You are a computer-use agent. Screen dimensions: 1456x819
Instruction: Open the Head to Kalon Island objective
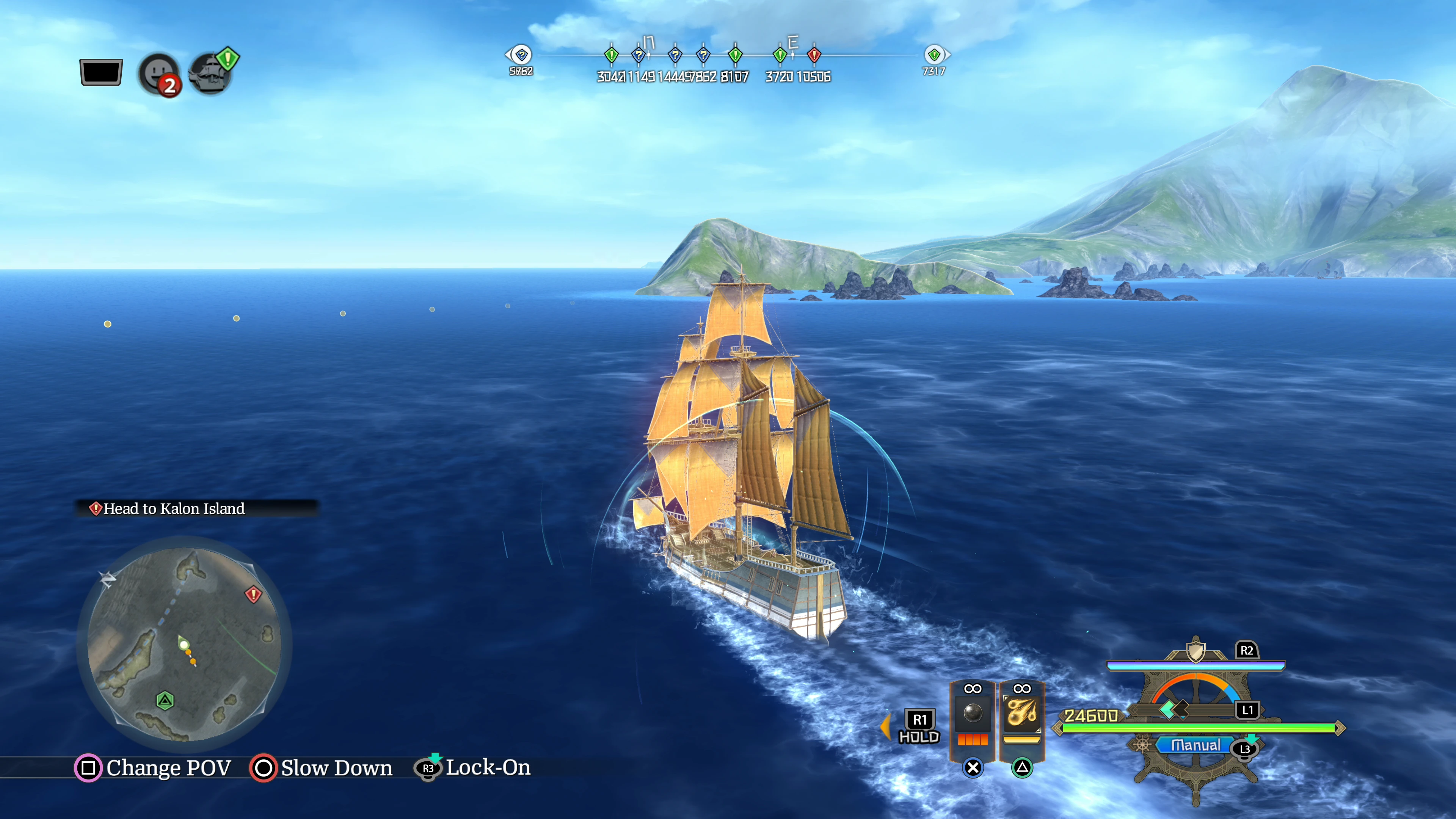tap(174, 509)
